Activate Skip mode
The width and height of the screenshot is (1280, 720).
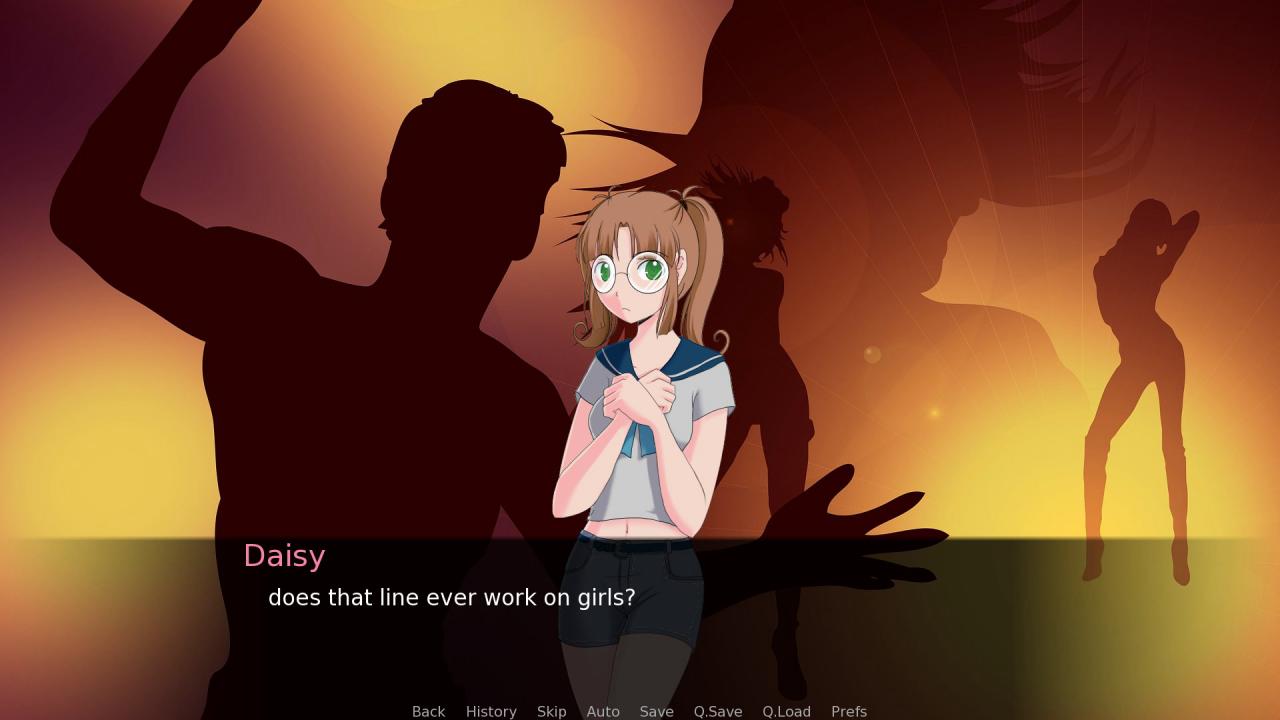[x=551, y=711]
